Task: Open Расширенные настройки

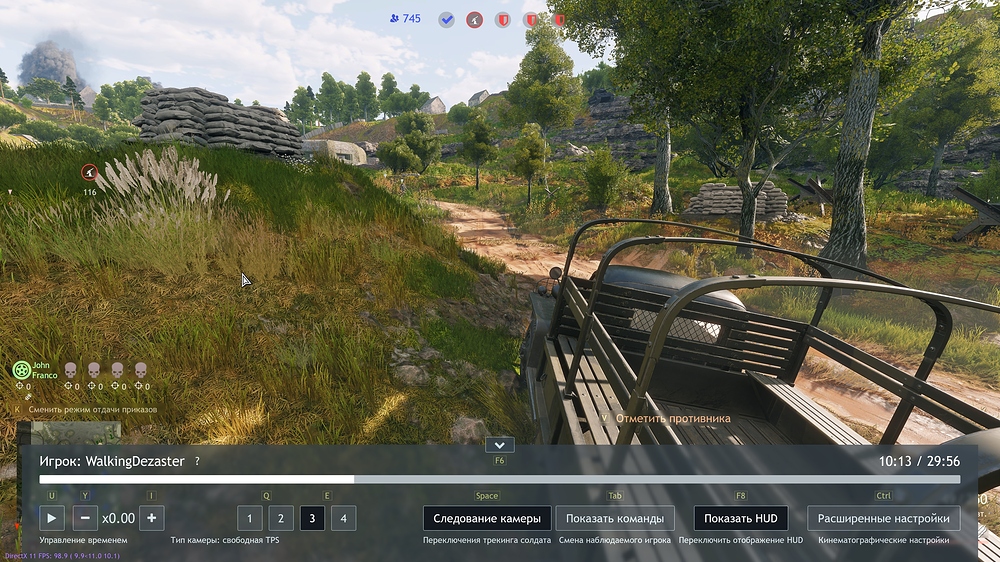Action: 883,518
